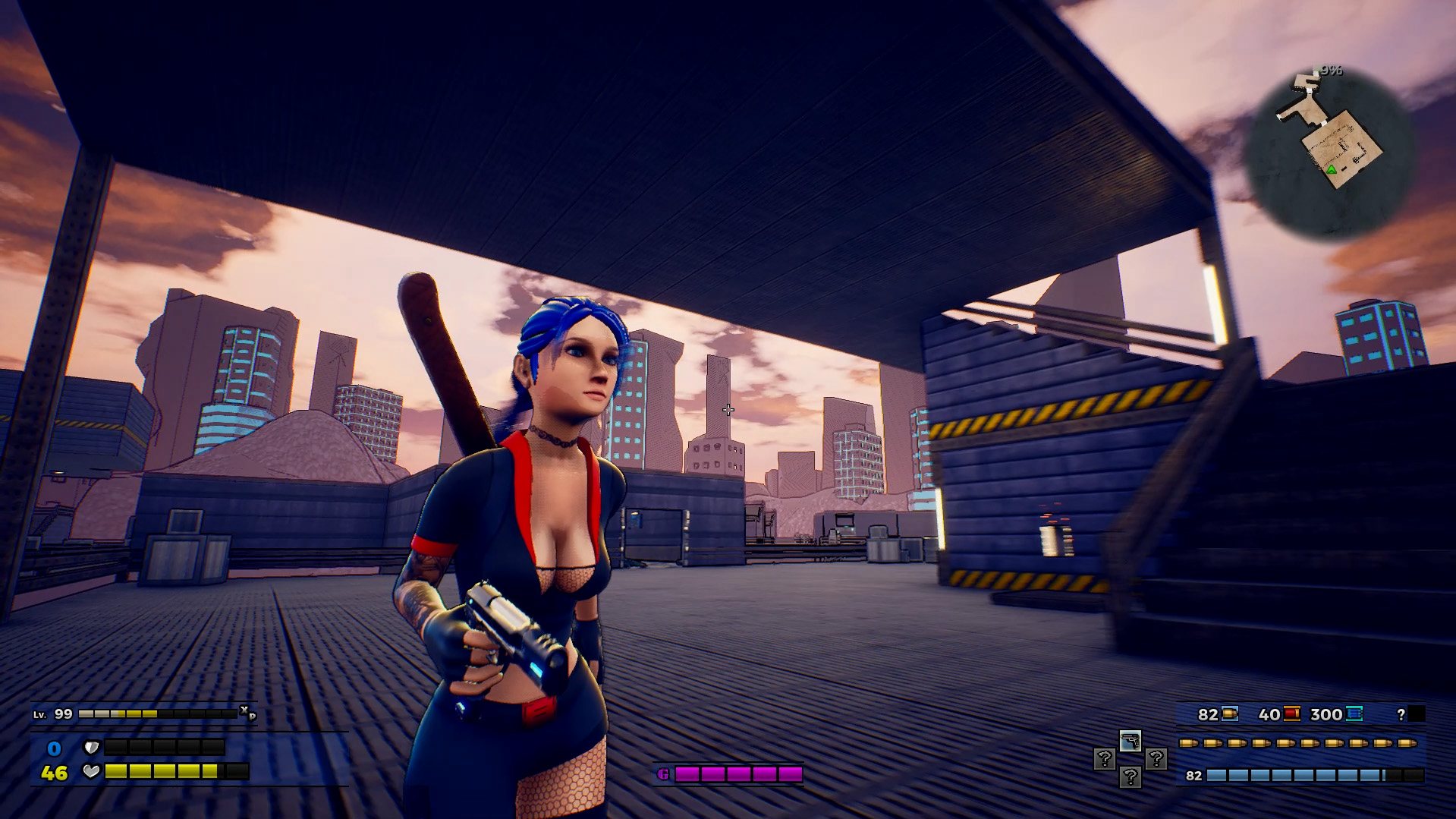Open the circular minimap

(1329, 153)
